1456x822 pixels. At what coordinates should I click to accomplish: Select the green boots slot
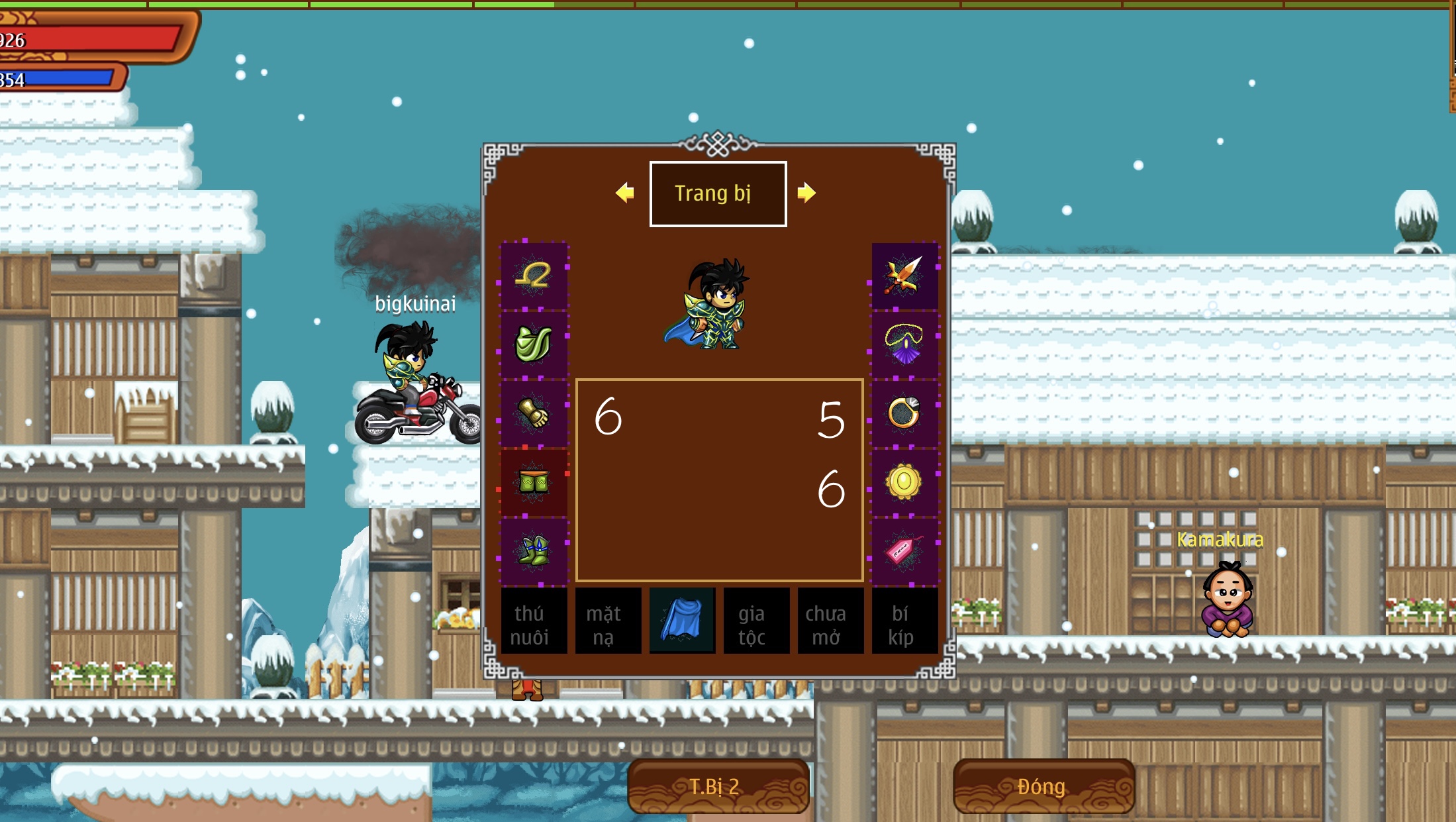[x=534, y=551]
